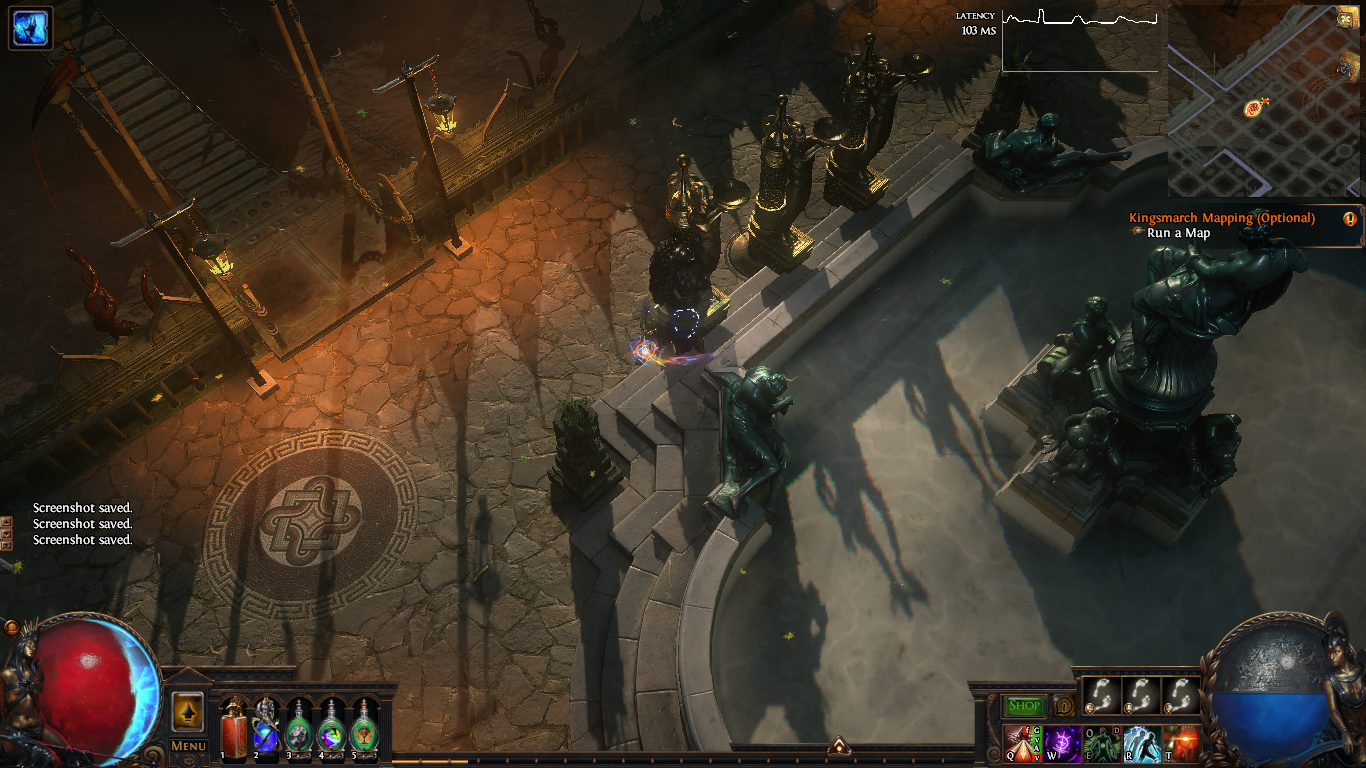Screen dimensions: 1366x768
Task: Open the Menu button
Action: [x=188, y=746]
